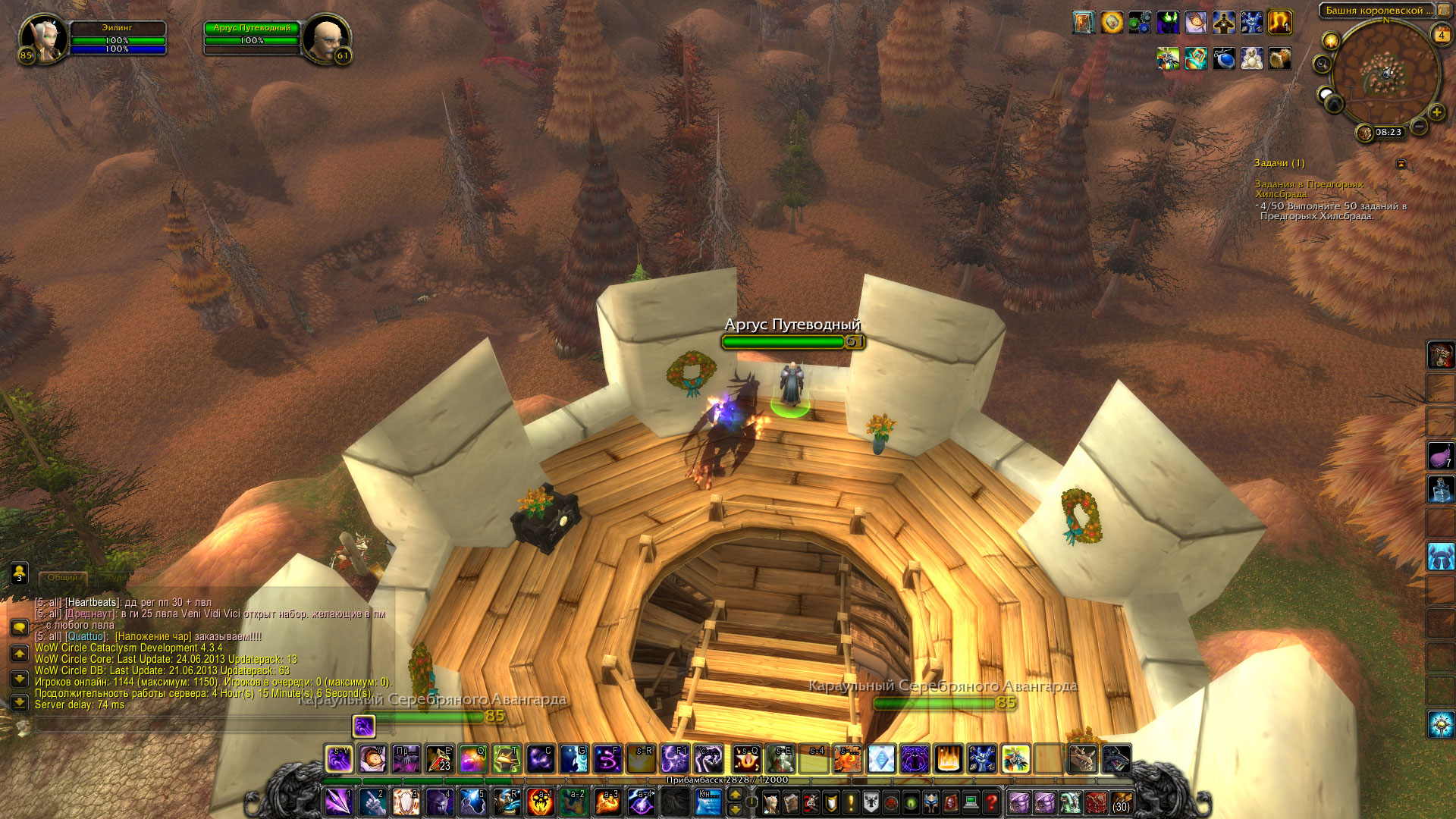The height and width of the screenshot is (819, 1456).
Task: Click target portrait of Аргус Путеводный
Action: [x=327, y=38]
